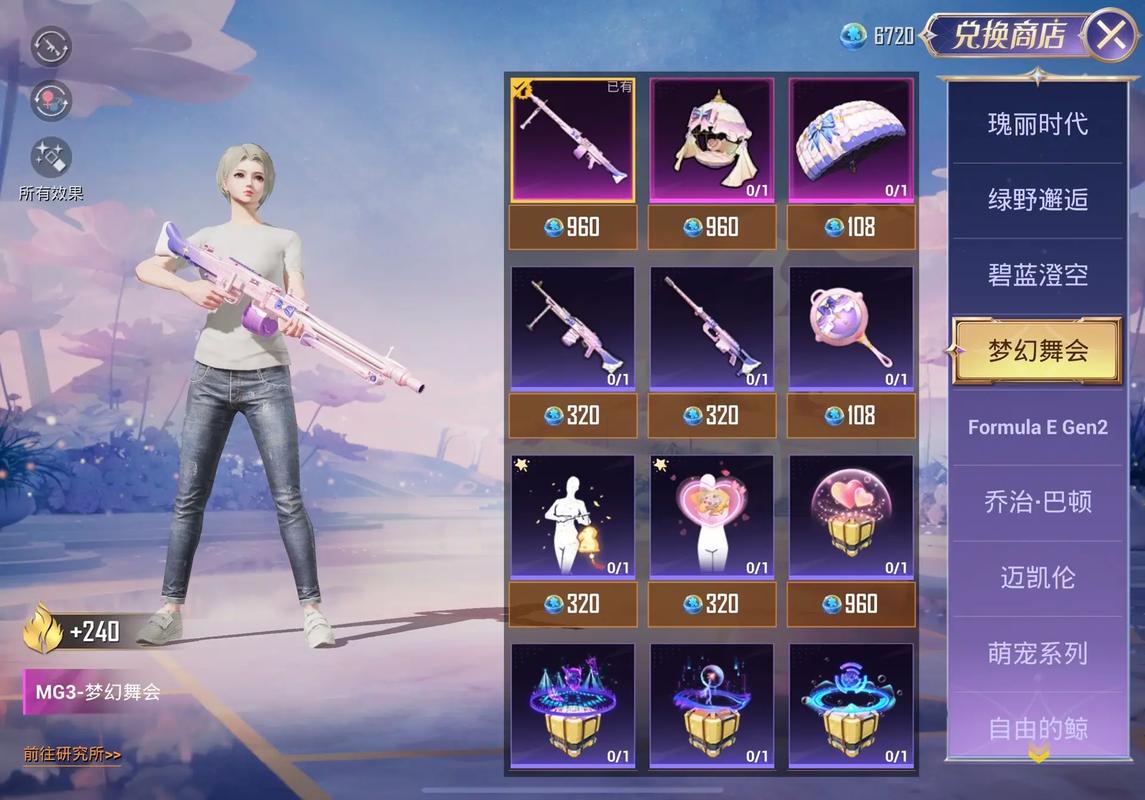Select the heart-framed girl emote item
The height and width of the screenshot is (800, 1145).
click(x=711, y=517)
